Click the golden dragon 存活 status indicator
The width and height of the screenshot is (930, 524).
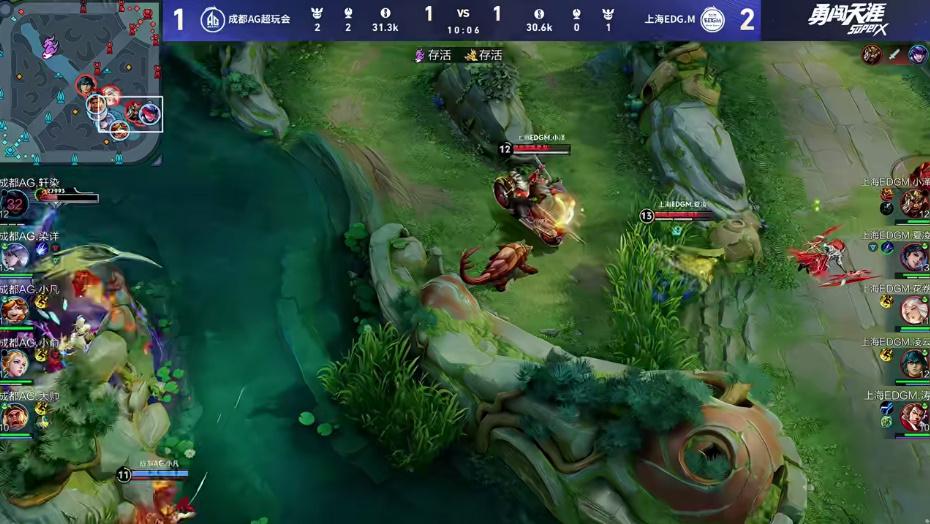click(x=483, y=55)
